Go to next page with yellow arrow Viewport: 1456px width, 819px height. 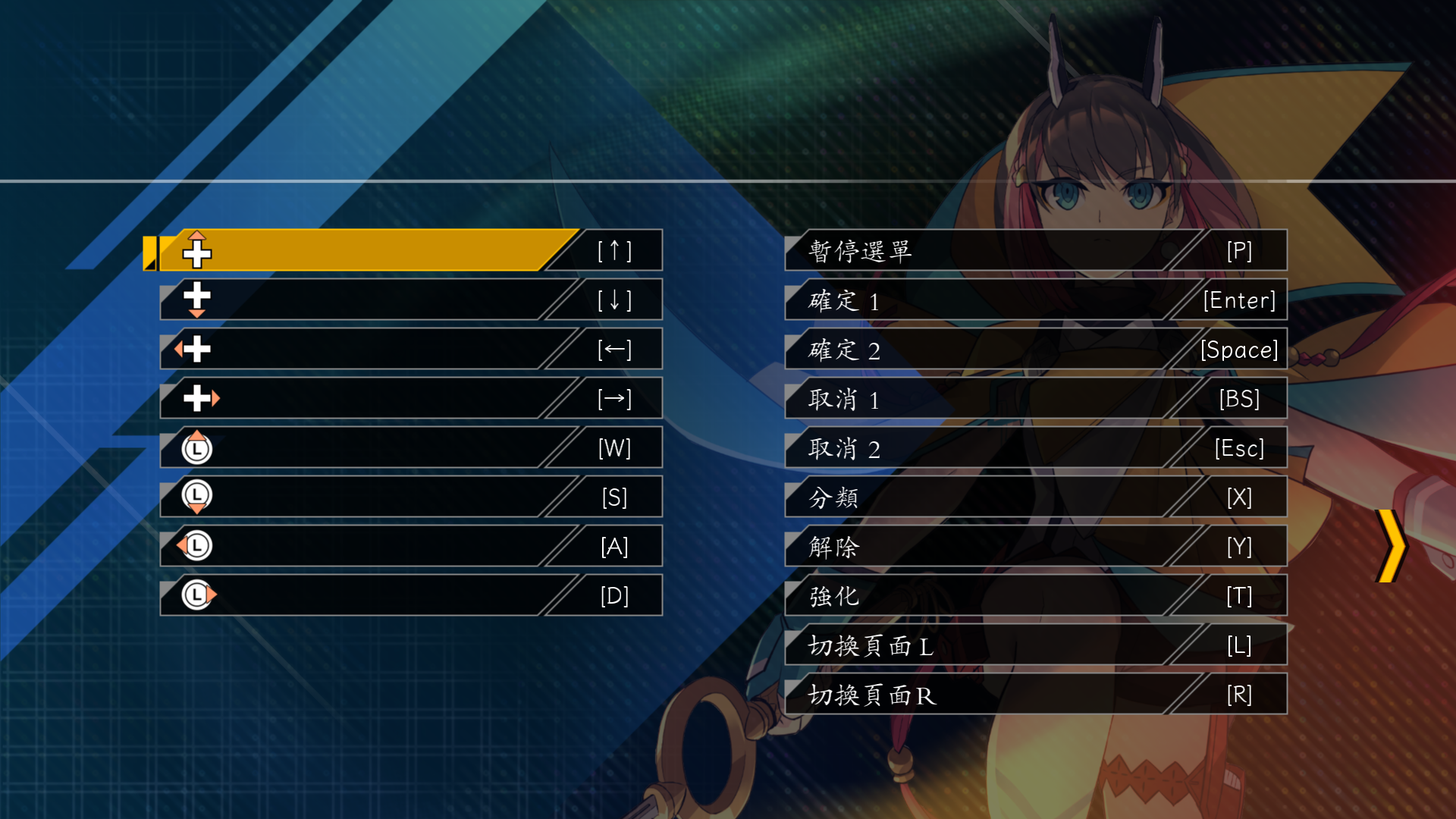[x=1392, y=546]
